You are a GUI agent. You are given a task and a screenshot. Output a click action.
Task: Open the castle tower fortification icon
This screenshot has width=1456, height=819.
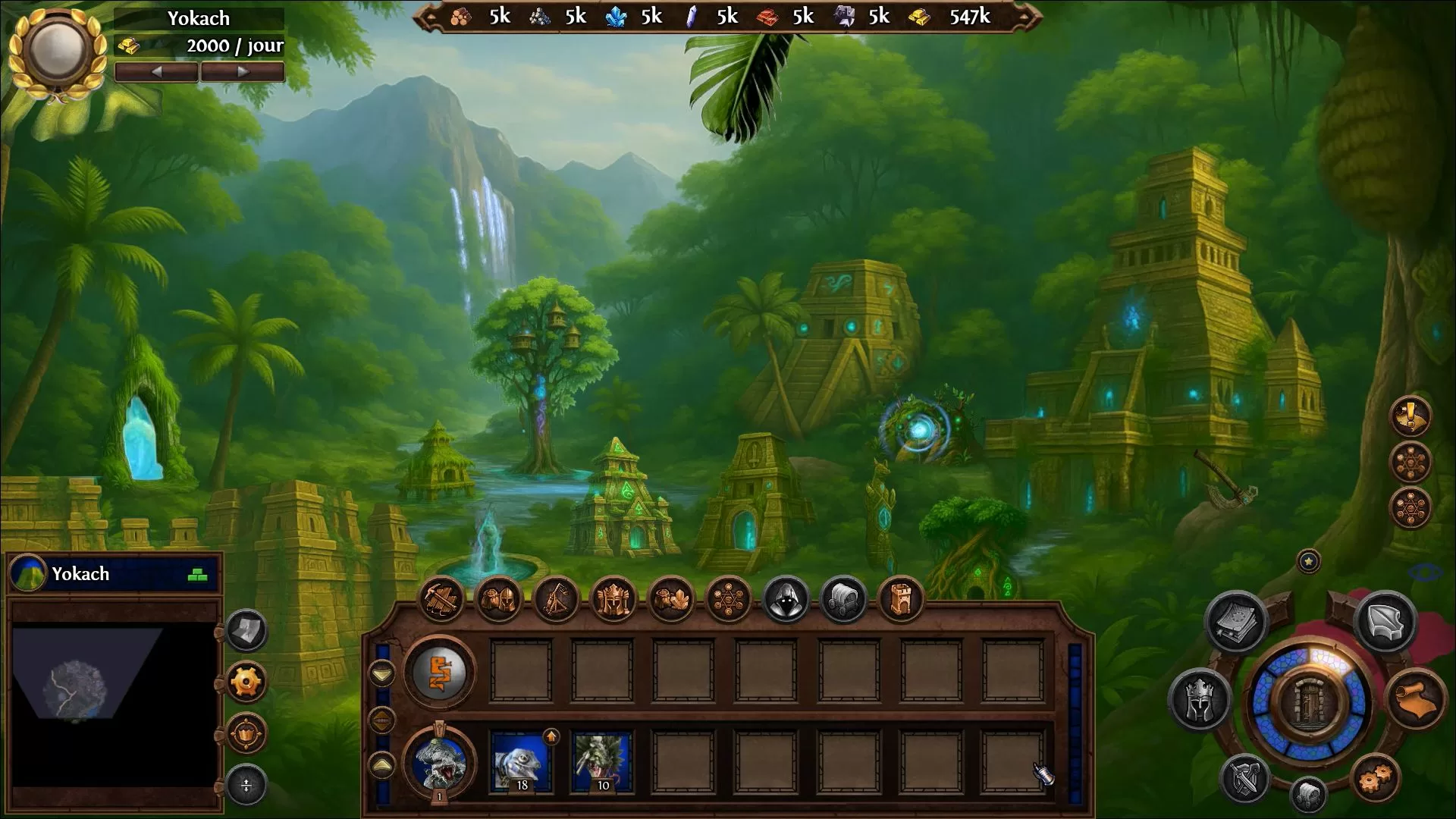(x=900, y=599)
